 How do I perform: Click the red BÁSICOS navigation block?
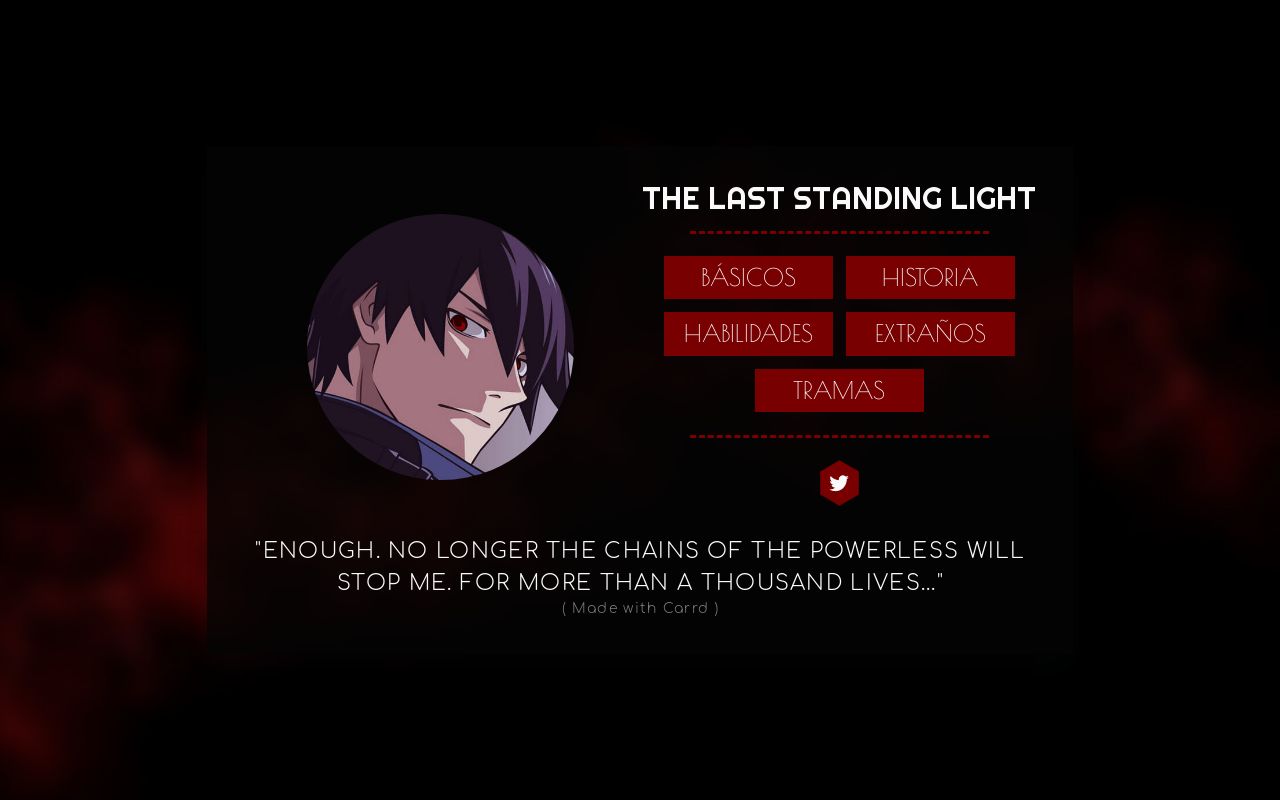pos(748,277)
